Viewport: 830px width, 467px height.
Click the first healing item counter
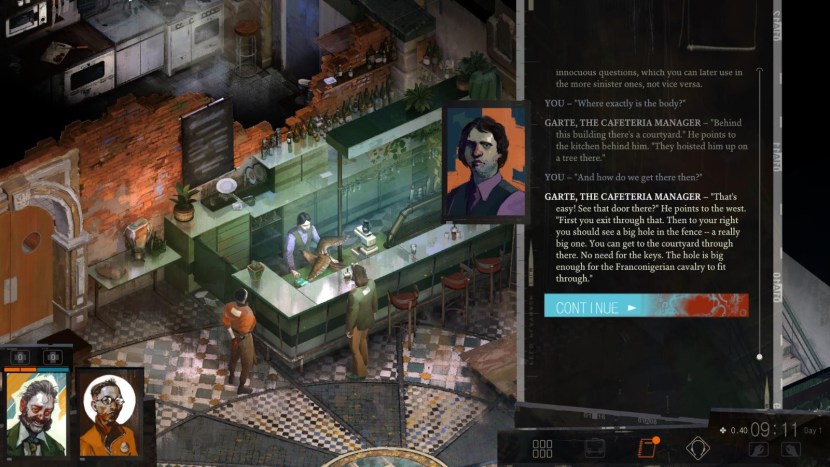20,357
